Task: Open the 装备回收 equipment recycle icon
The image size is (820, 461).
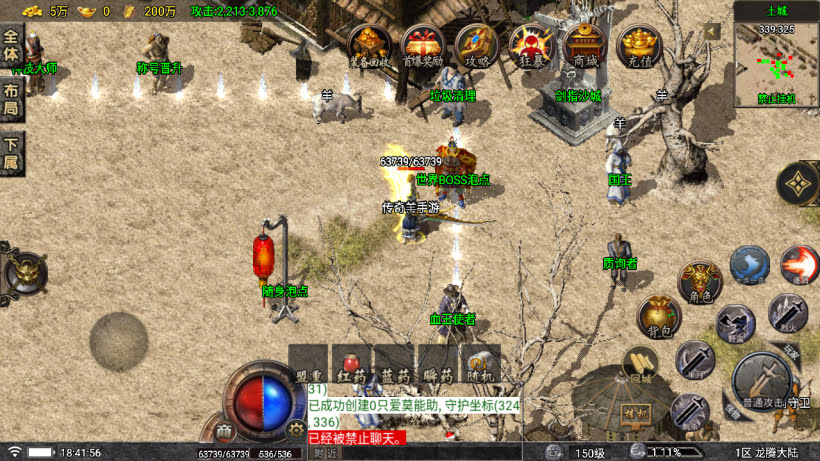Action: click(x=370, y=46)
